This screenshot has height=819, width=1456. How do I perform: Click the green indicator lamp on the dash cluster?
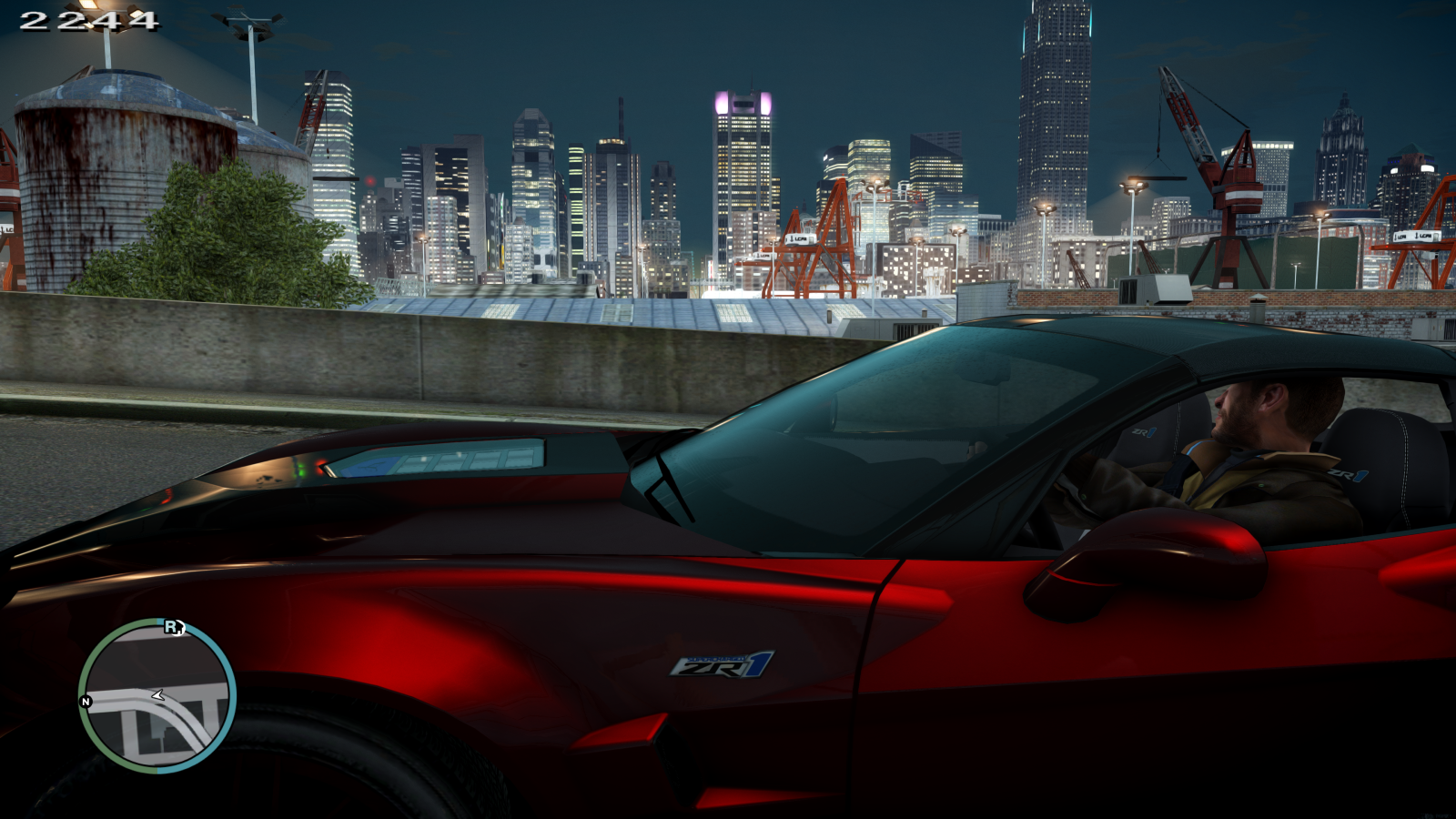coord(302,470)
